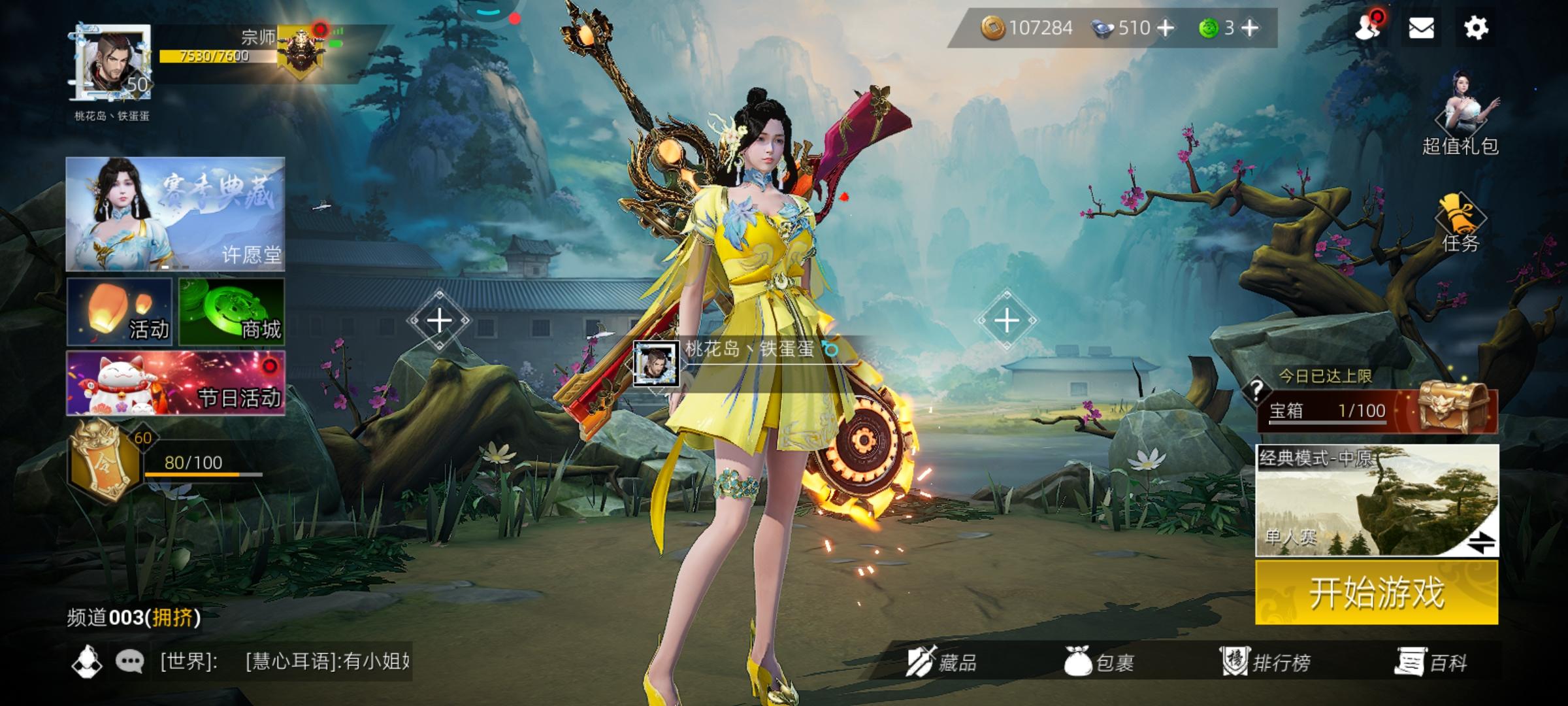View the player profile avatar
Viewport: 1568px width, 706px height.
(x=111, y=63)
